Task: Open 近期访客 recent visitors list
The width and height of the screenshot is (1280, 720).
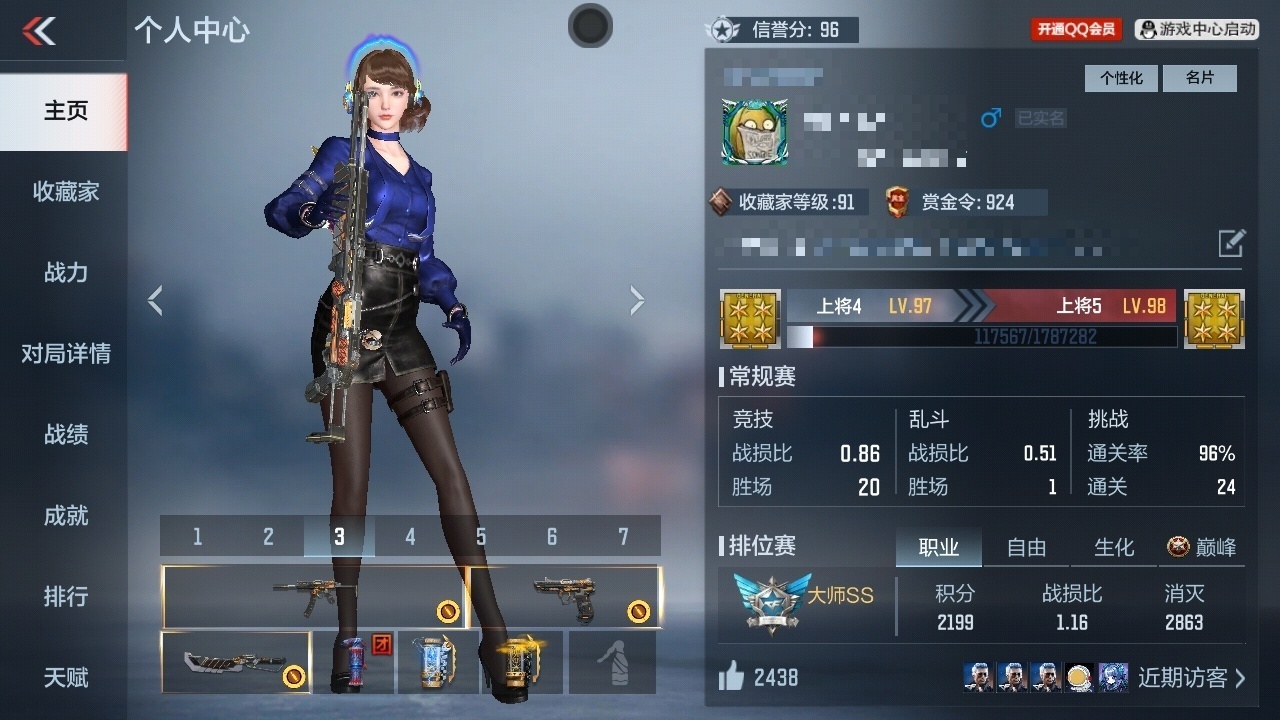Action: coord(1190,678)
